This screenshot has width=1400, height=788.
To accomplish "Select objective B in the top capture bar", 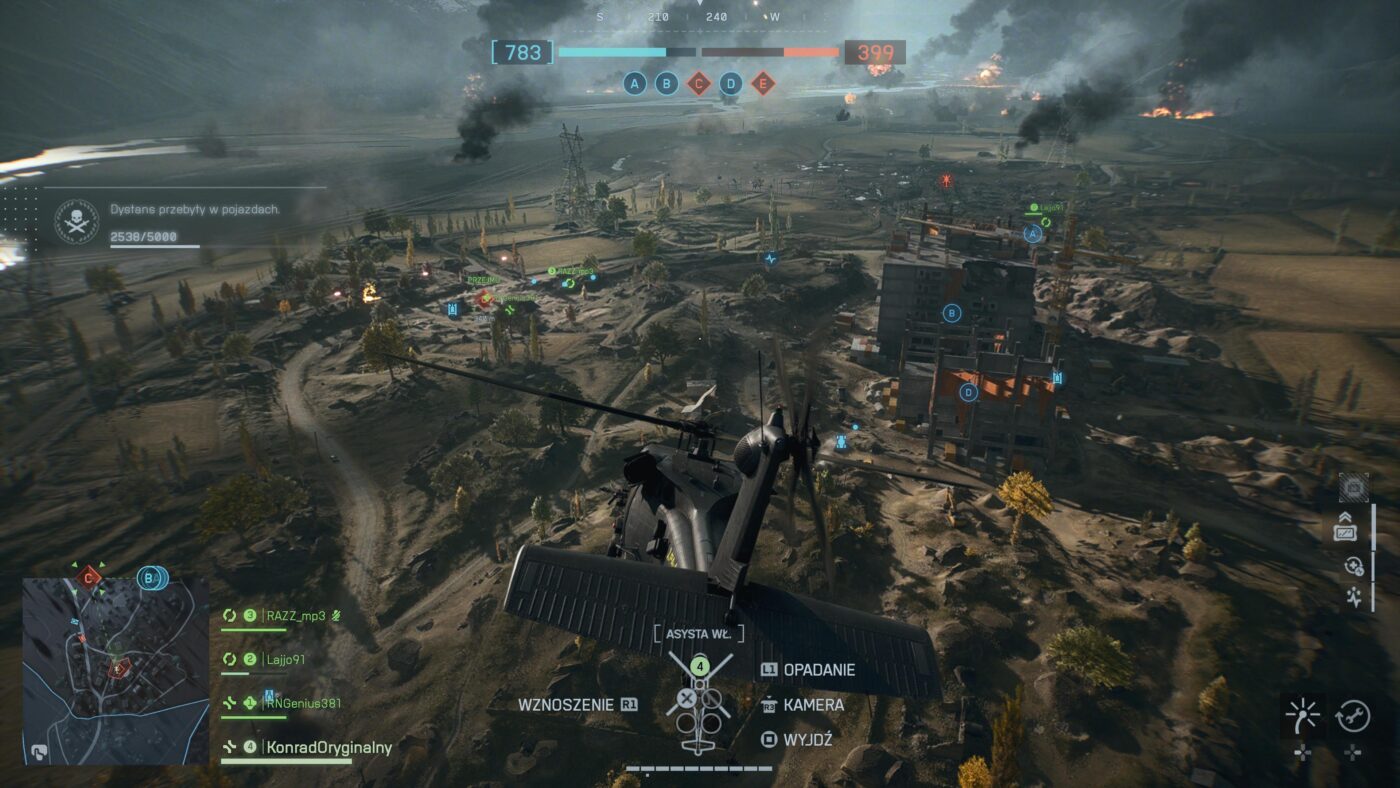I will click(x=666, y=83).
